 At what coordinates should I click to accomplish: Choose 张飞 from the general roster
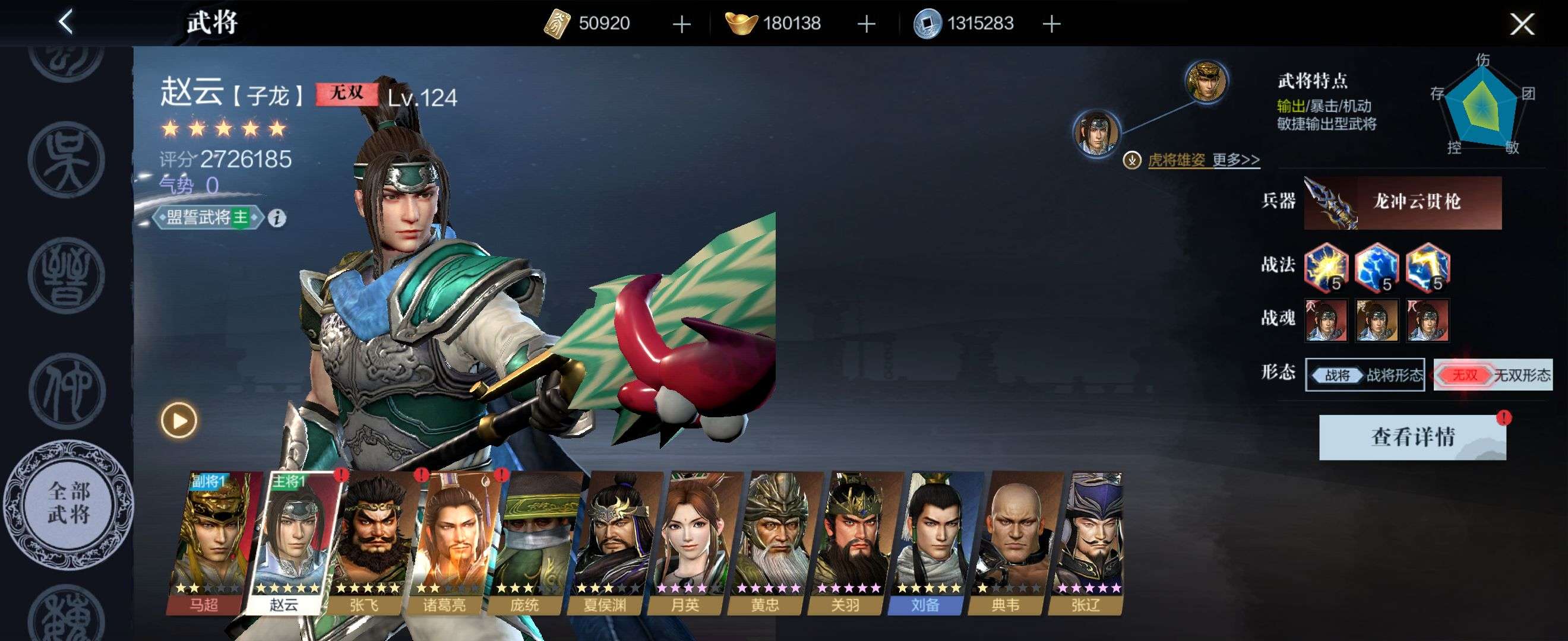click(366, 541)
